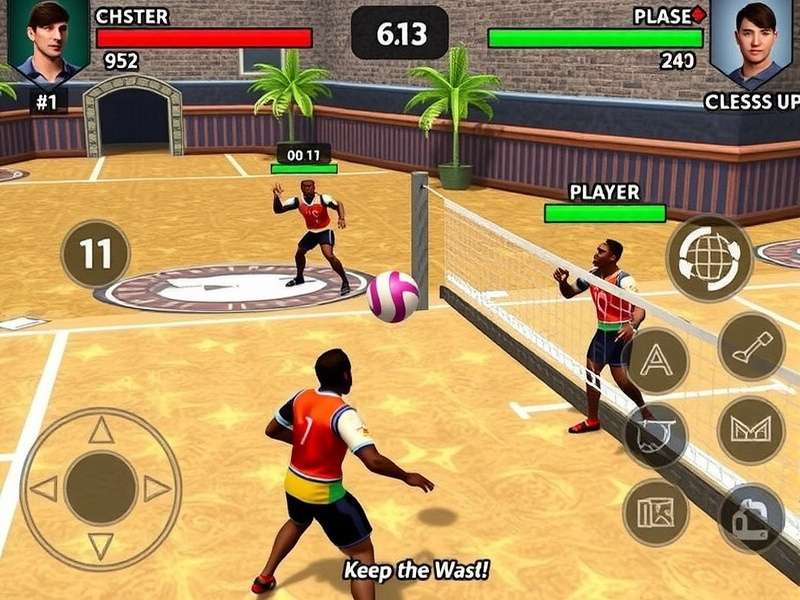Use the shovel-shaped action icon
Image resolution: width=800 pixels, height=600 pixels.
point(751,346)
